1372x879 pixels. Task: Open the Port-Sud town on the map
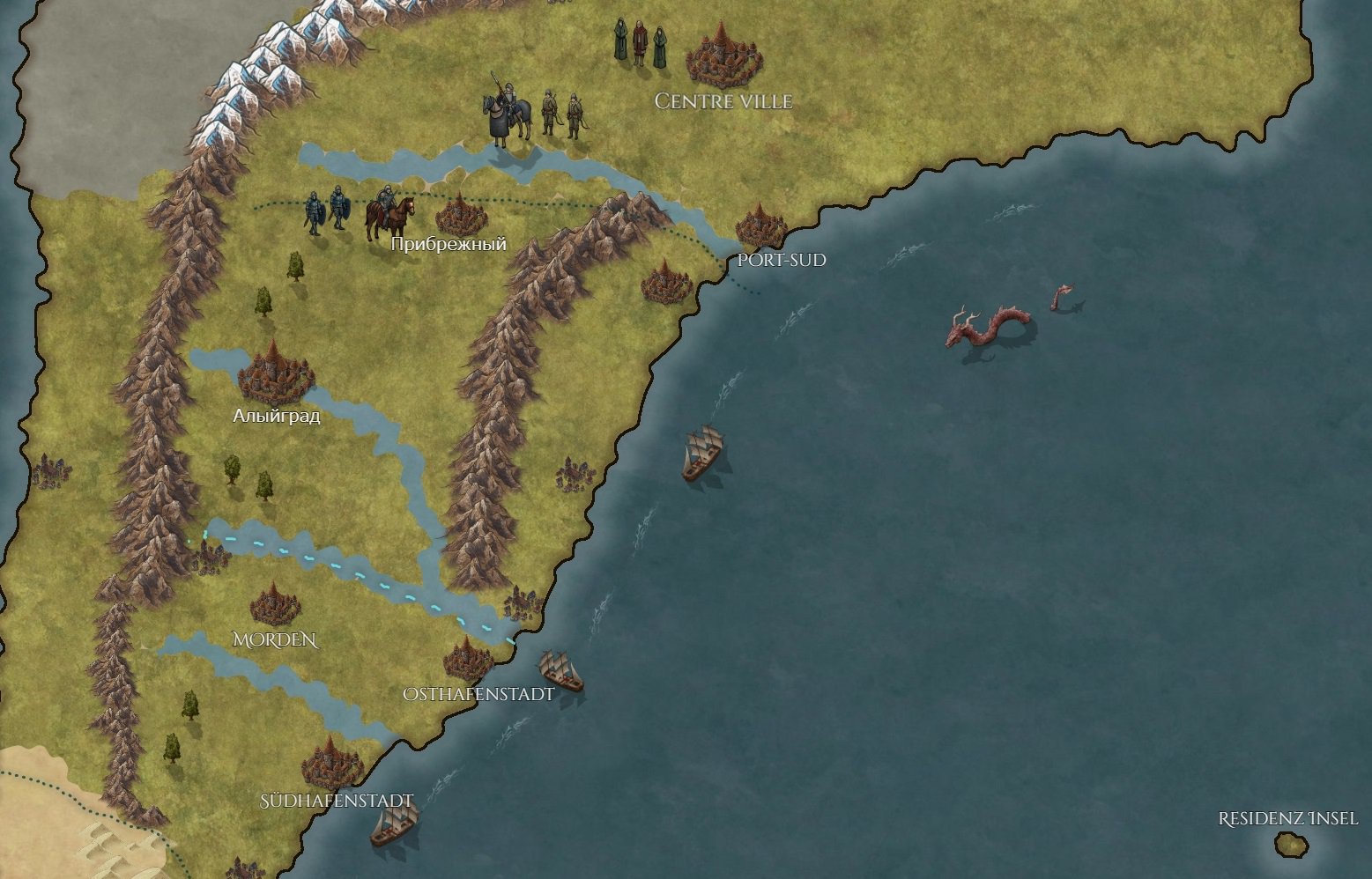(760, 227)
